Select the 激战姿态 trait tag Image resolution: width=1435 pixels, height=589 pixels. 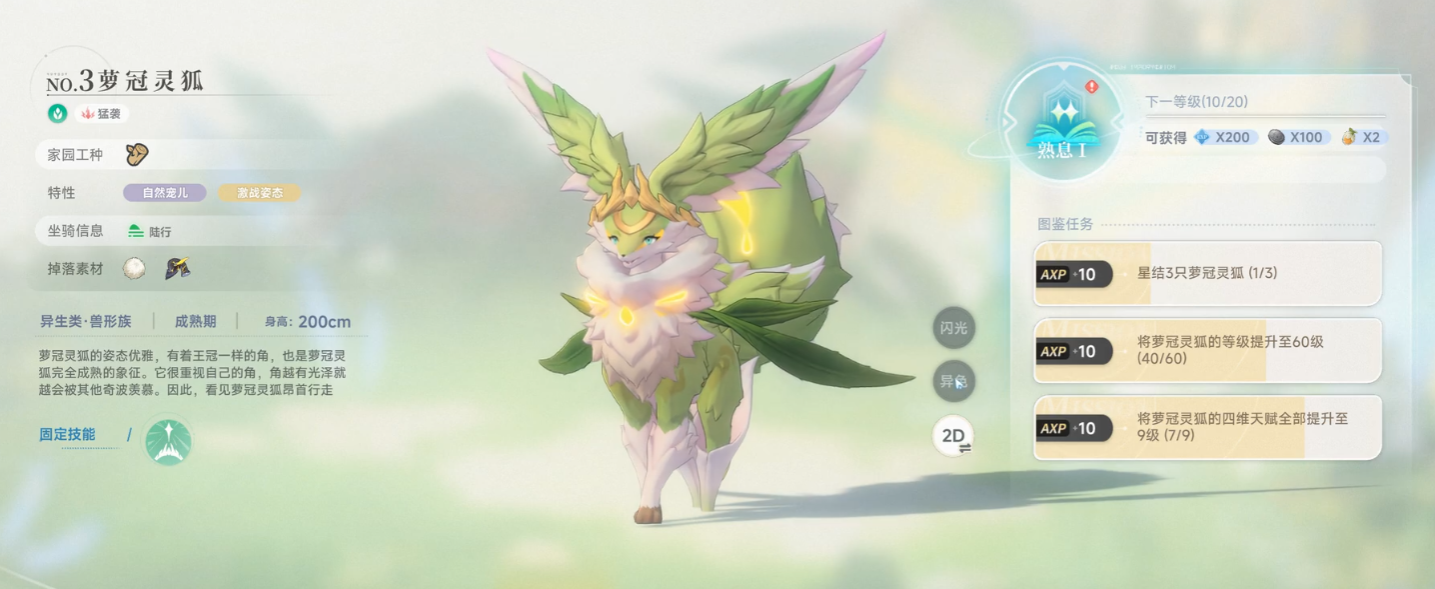point(259,193)
